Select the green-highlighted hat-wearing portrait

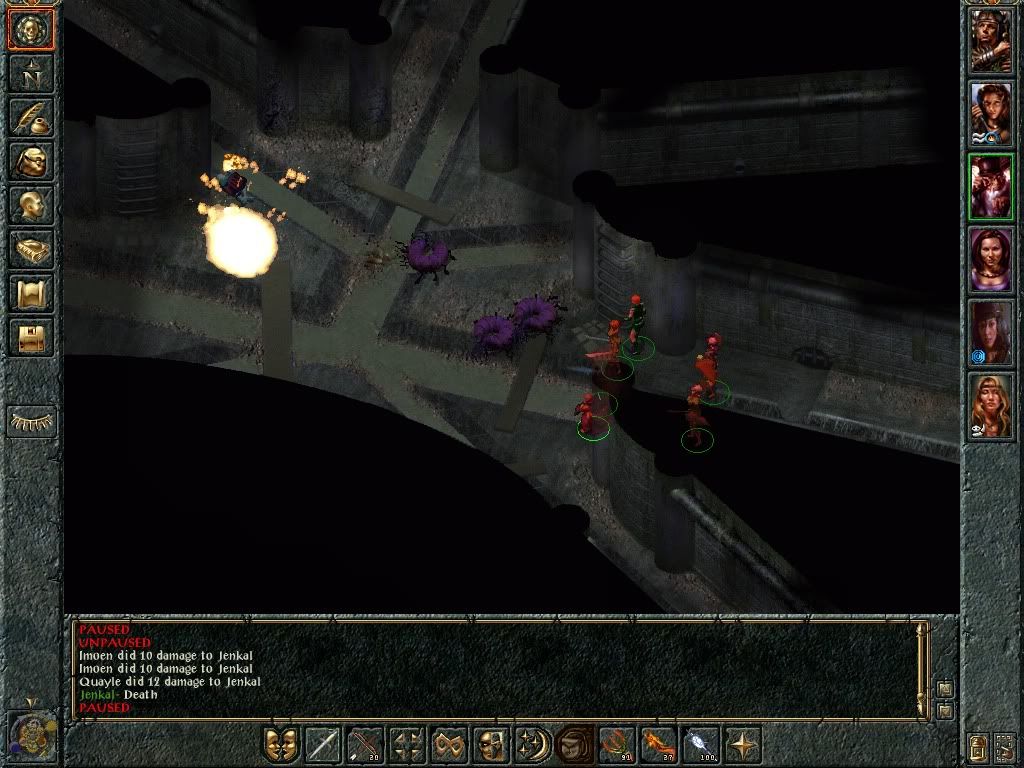[x=991, y=186]
